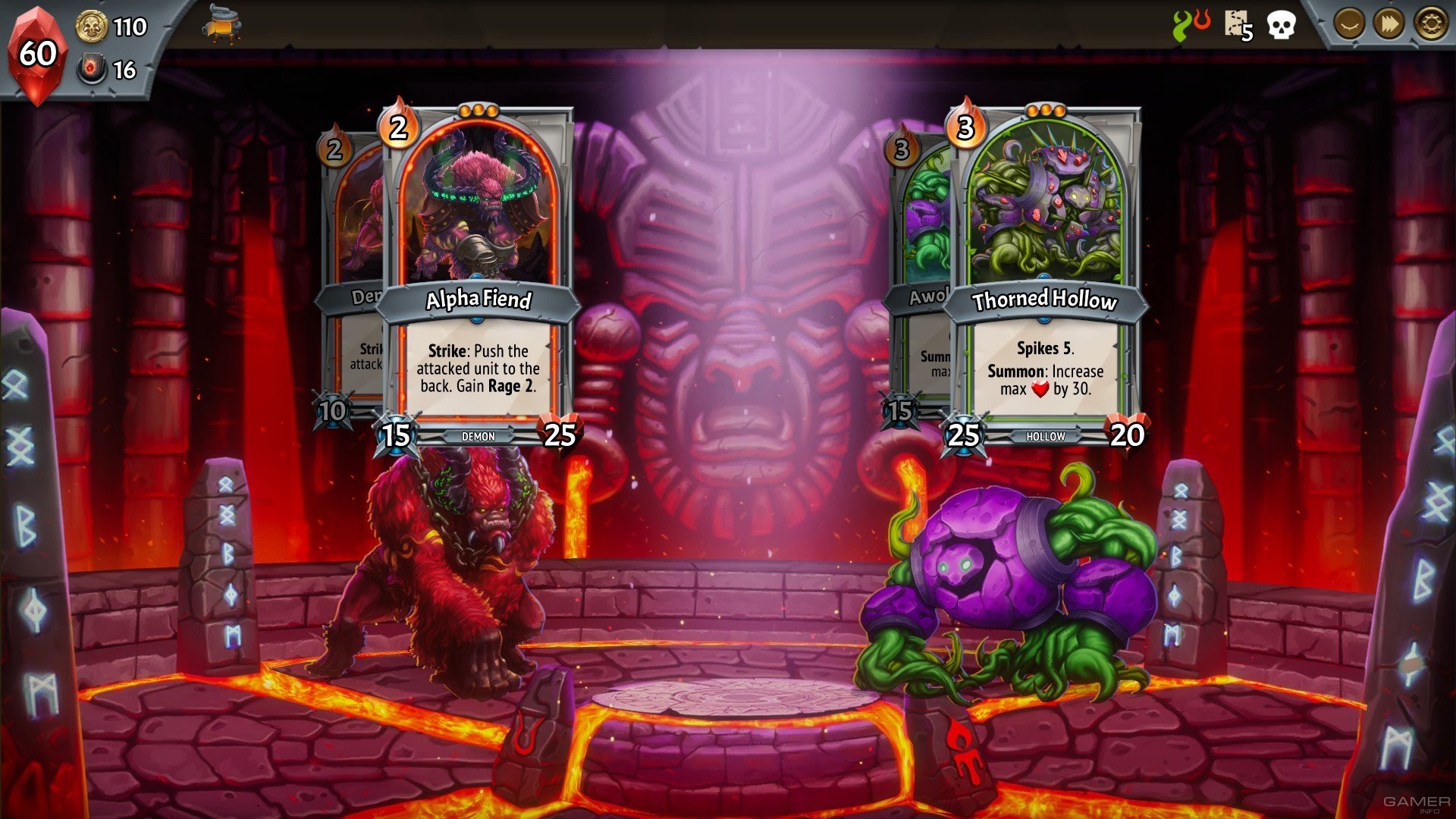Select the DEMON type label
The image size is (1456, 819).
[477, 436]
